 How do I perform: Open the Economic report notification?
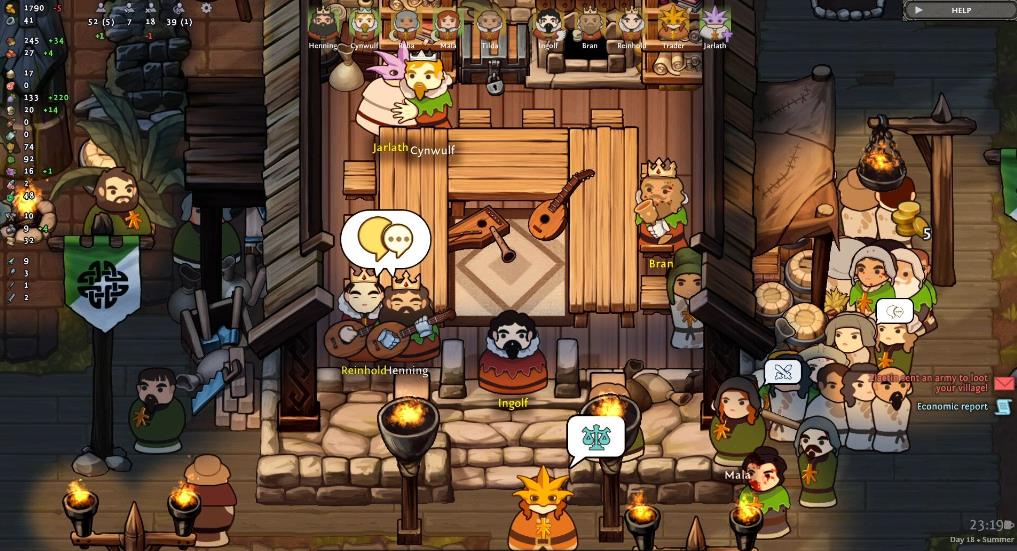pyautogui.click(x=1003, y=406)
